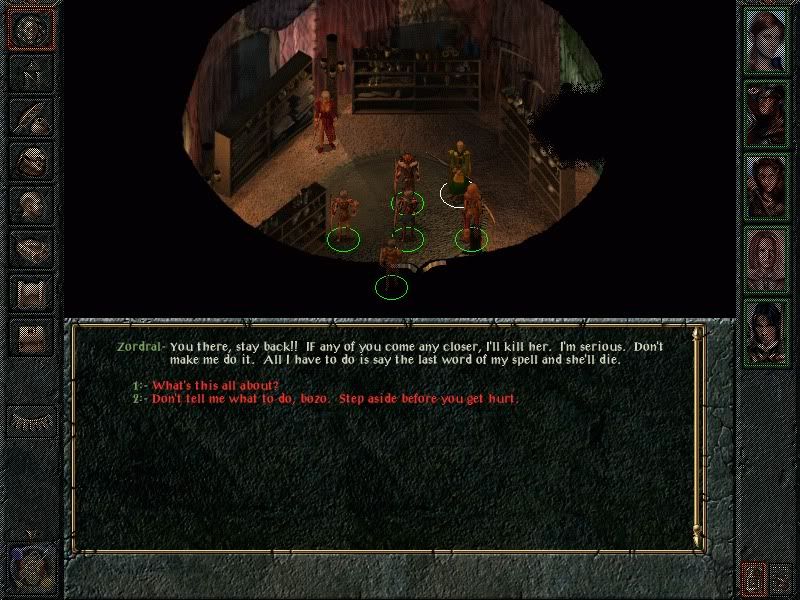Toggle the party AI button

pos(755,578)
